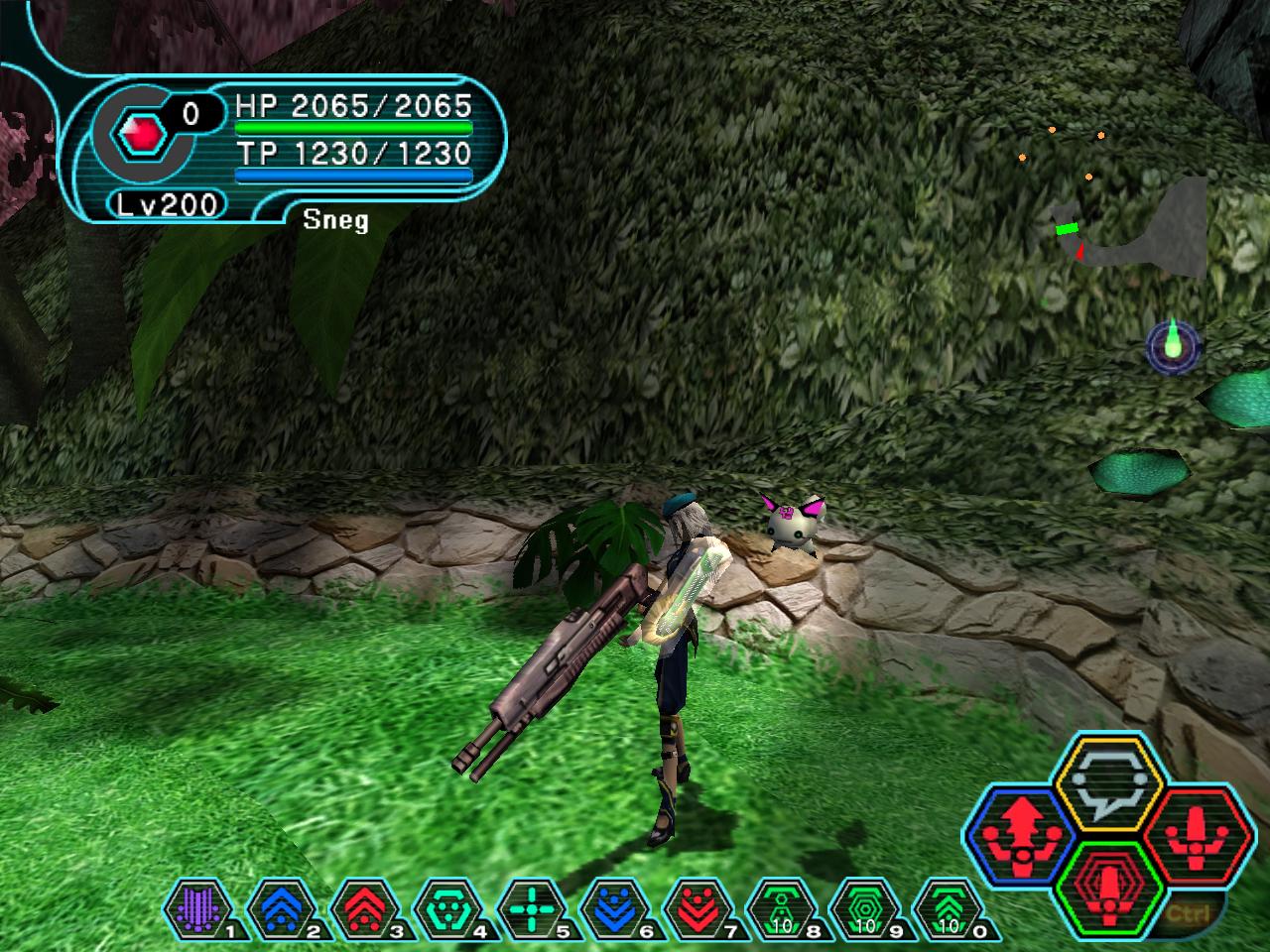Activate the blue upward chevrons in slot 2
Image resolution: width=1270 pixels, height=952 pixels.
278,907
